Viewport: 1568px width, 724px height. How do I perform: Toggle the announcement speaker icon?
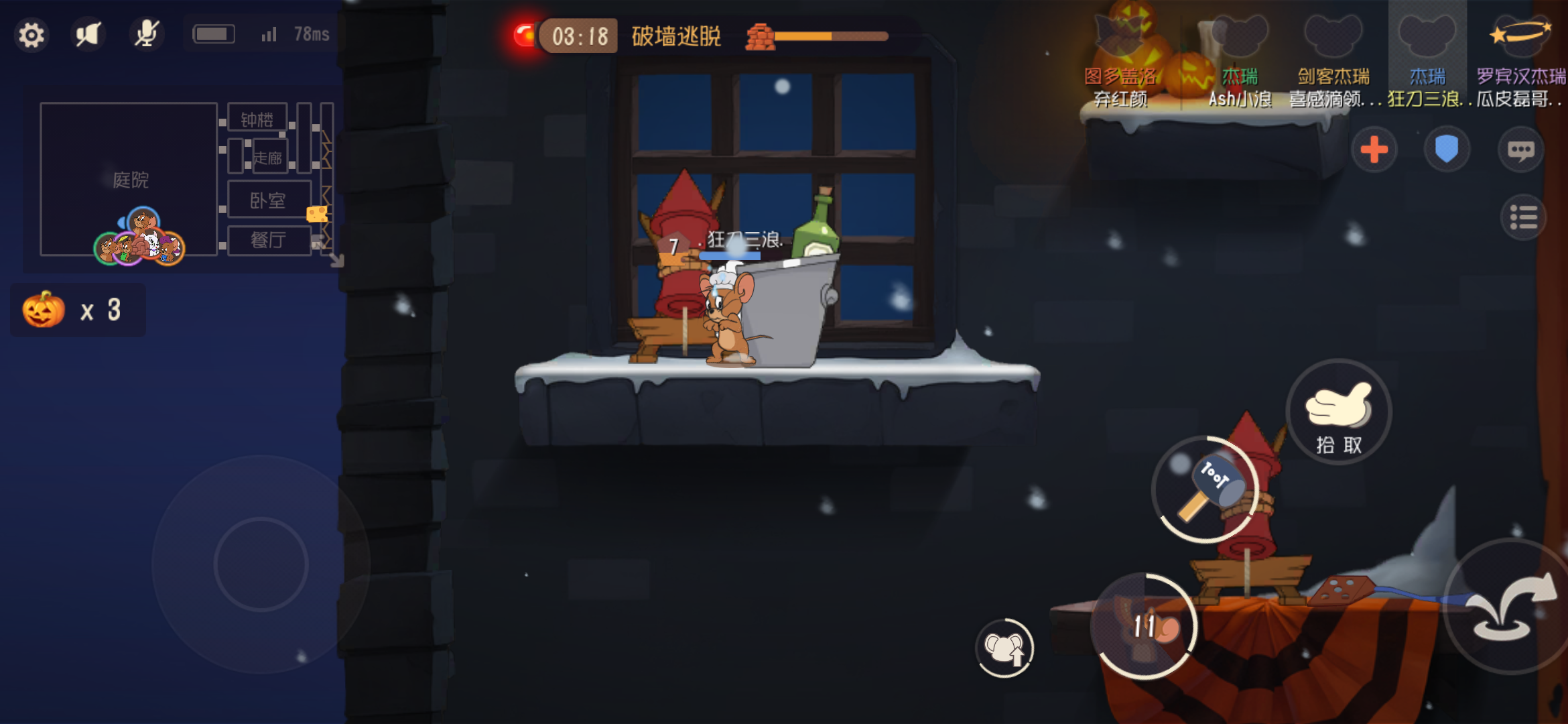coord(88,34)
